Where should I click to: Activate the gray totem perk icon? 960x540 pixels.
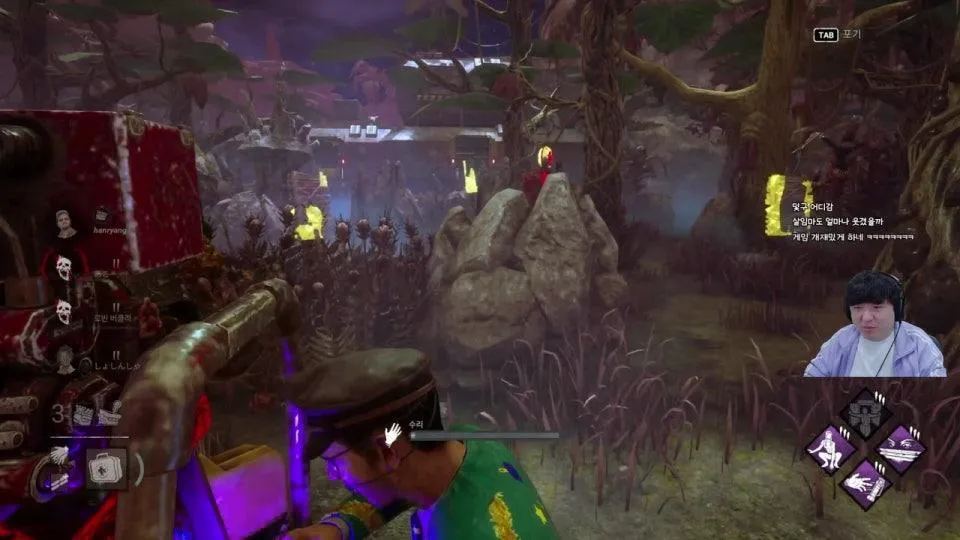865,413
